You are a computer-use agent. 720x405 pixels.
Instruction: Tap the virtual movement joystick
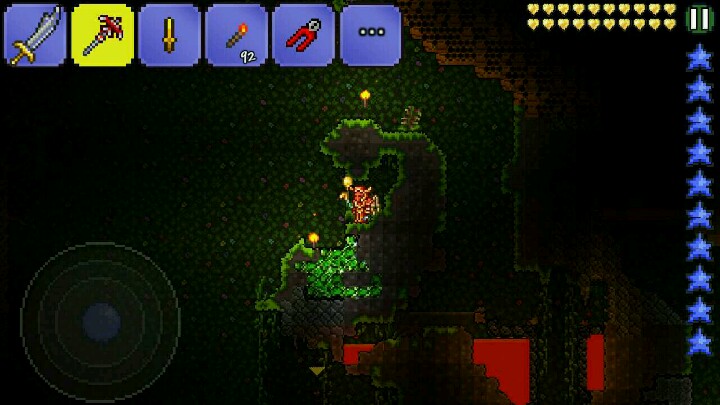coord(100,320)
